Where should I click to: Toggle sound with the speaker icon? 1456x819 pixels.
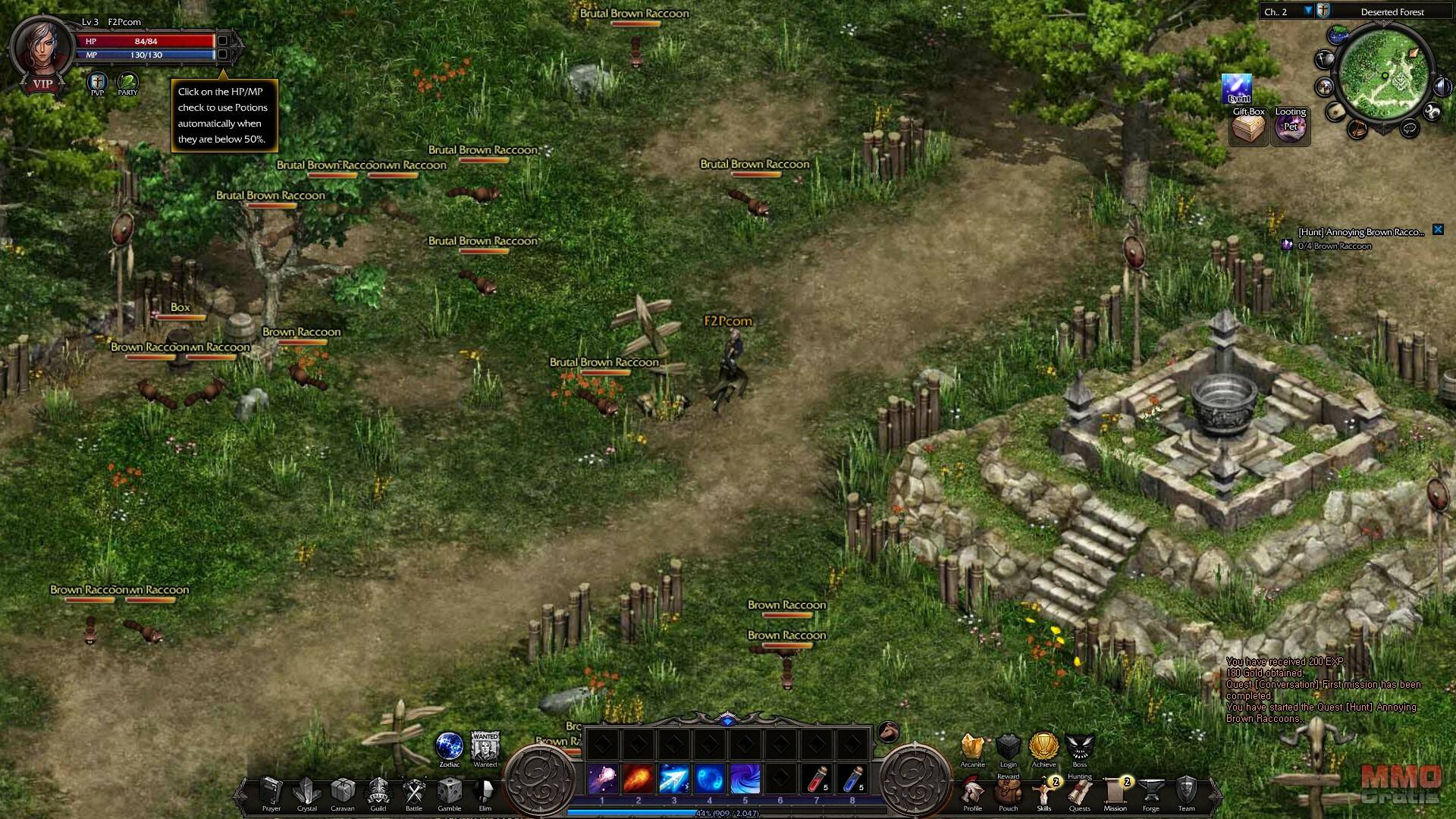[x=1442, y=87]
